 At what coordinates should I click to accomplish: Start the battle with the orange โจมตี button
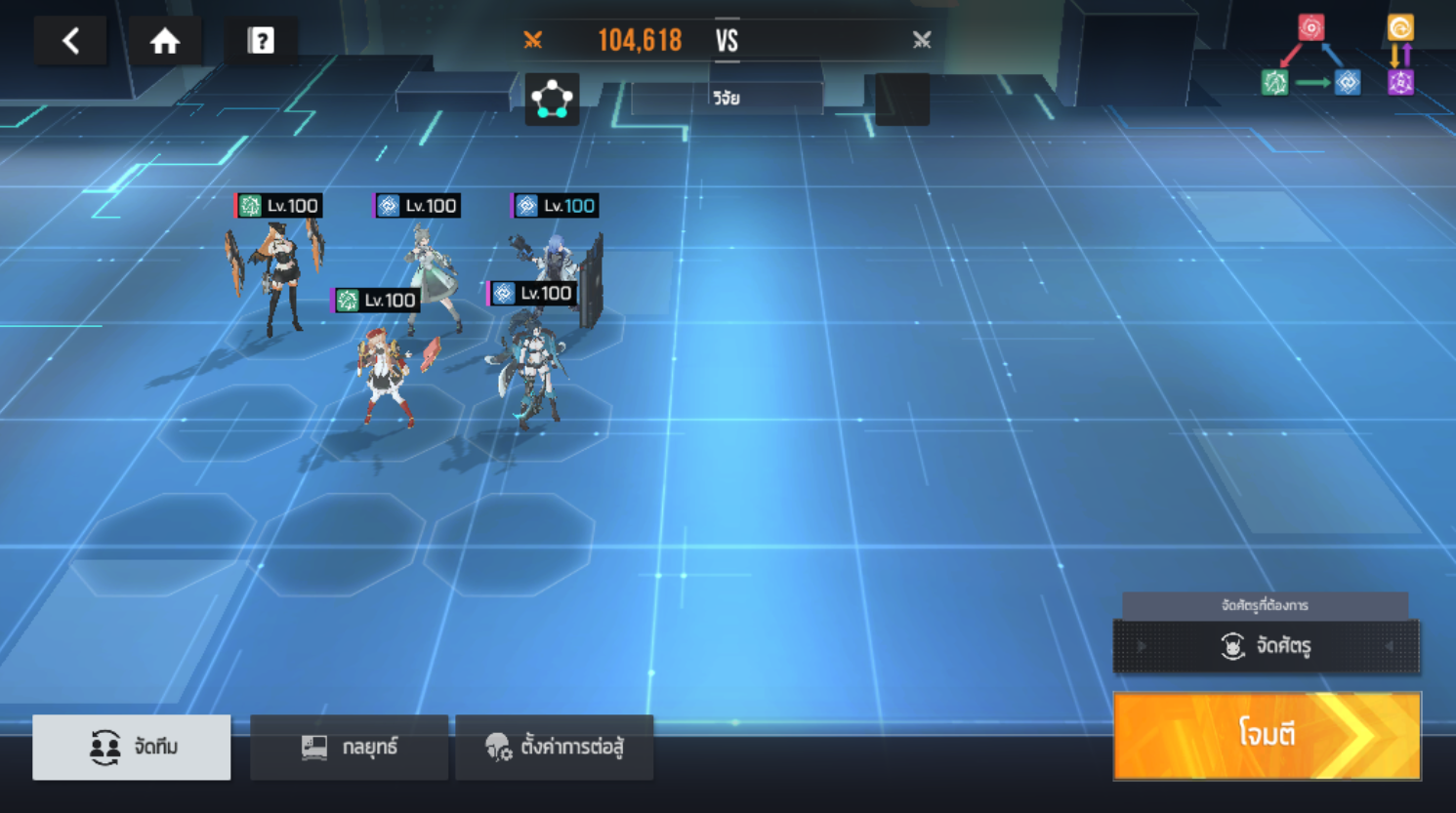pyautogui.click(x=1267, y=735)
